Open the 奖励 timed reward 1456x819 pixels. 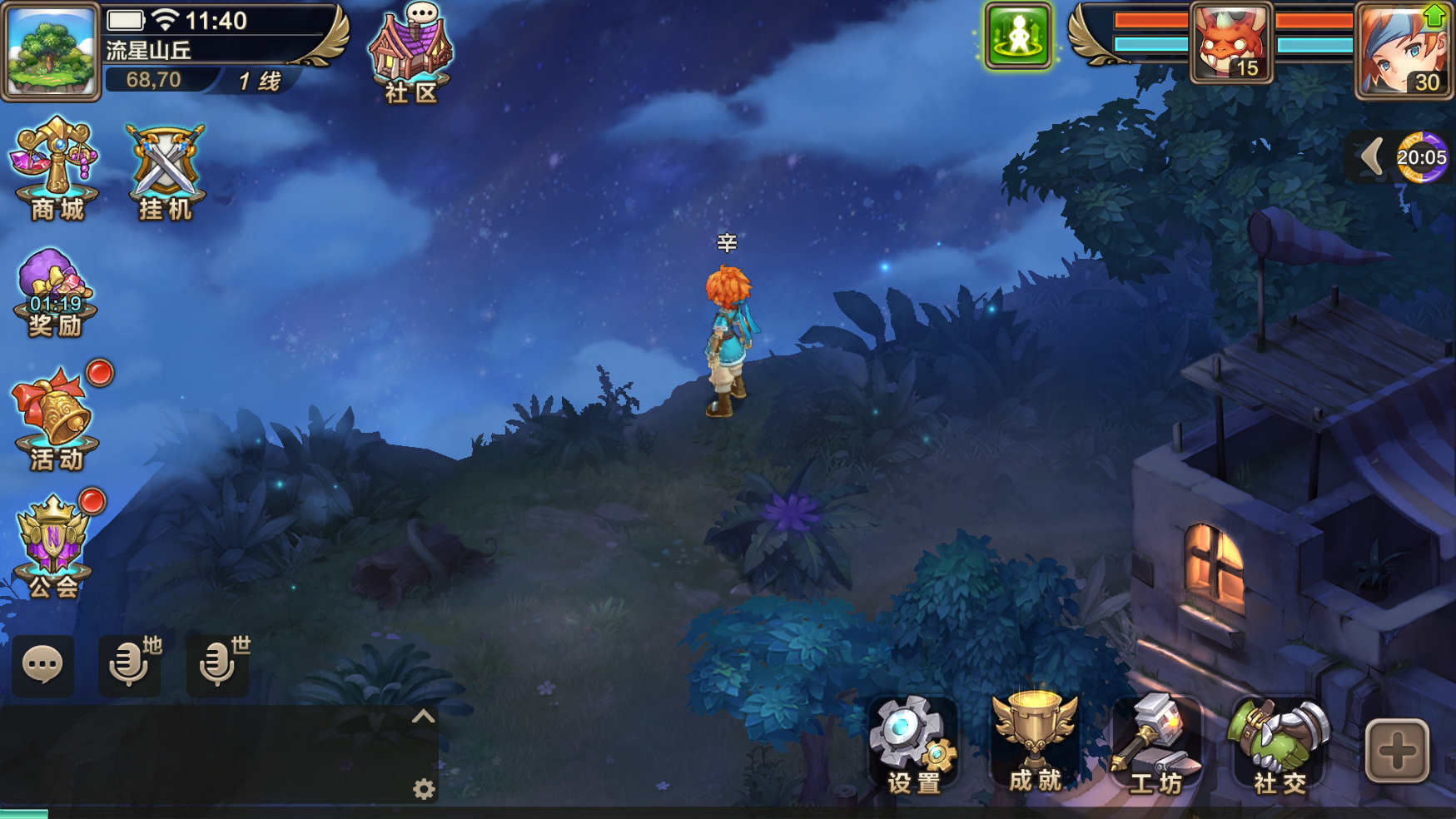click(54, 293)
